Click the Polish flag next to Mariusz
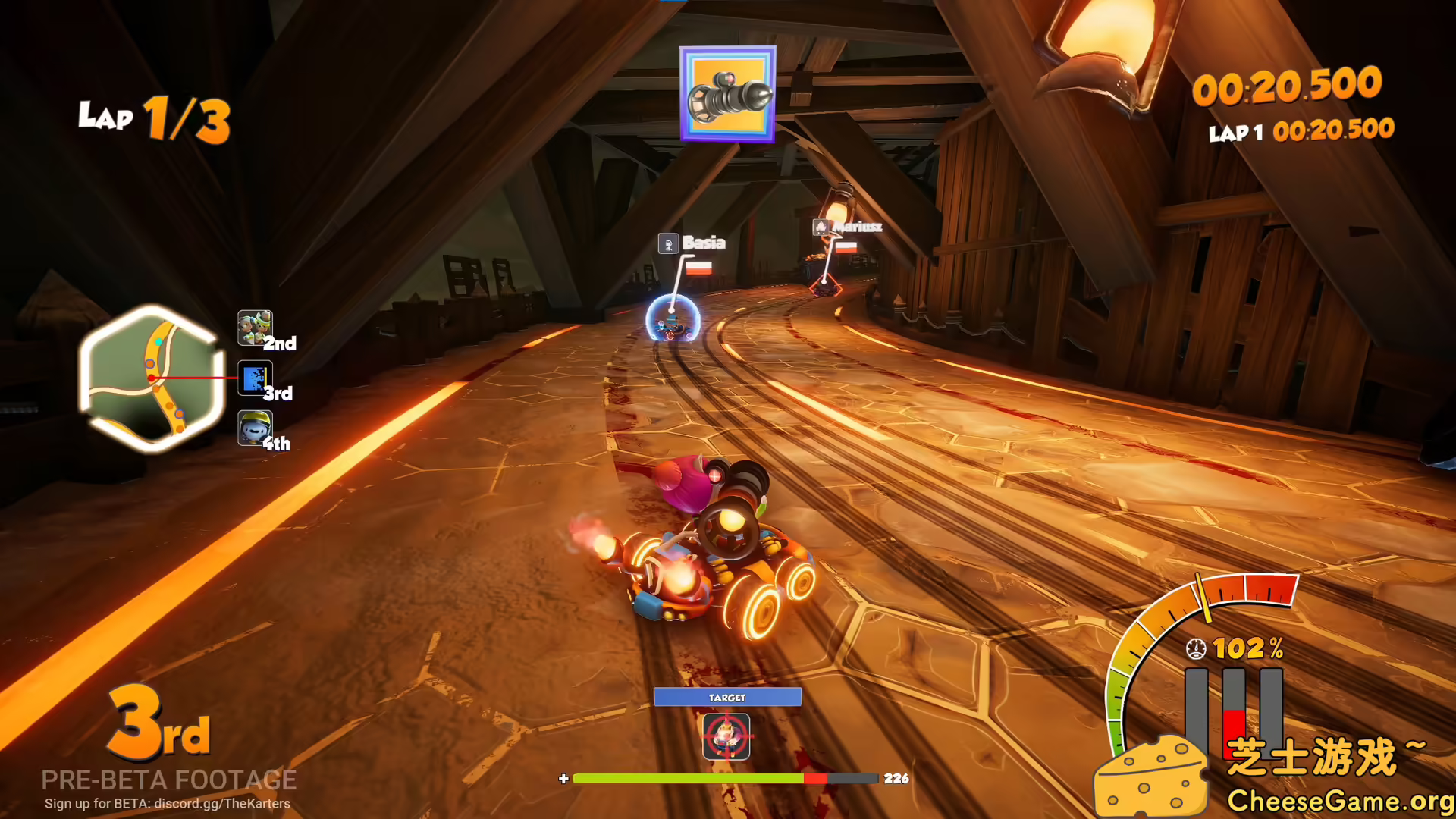Image resolution: width=1456 pixels, height=819 pixels. pos(848,246)
